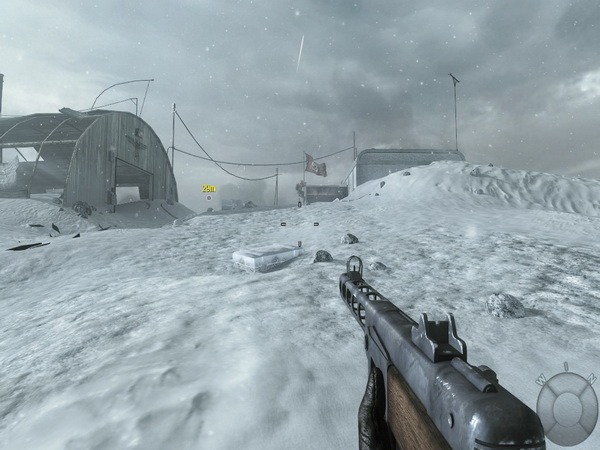Click the compass weapon wheel HUD
The height and width of the screenshot is (450, 600).
566,407
